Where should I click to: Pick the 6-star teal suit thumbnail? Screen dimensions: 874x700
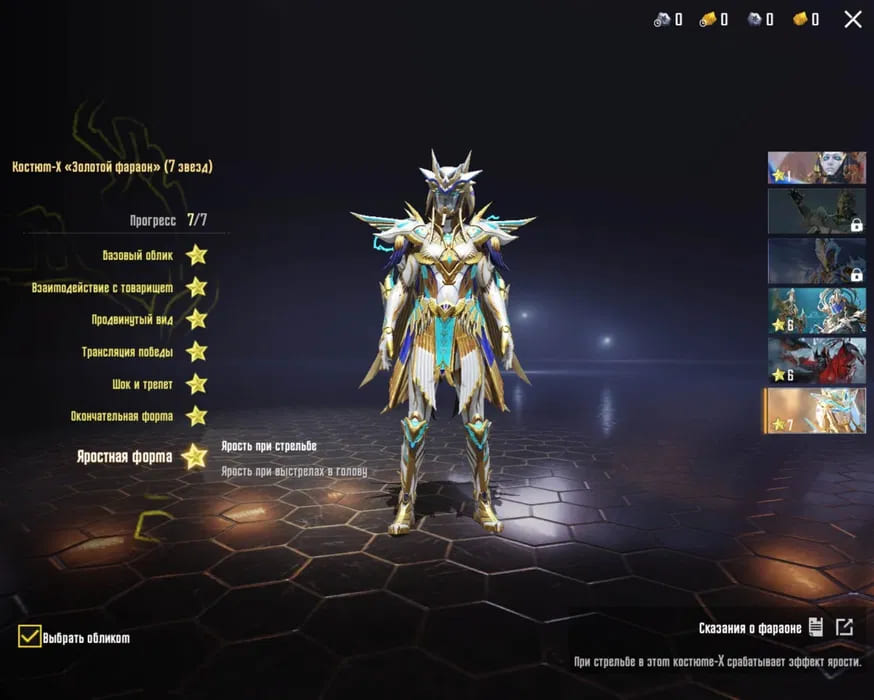coord(816,310)
